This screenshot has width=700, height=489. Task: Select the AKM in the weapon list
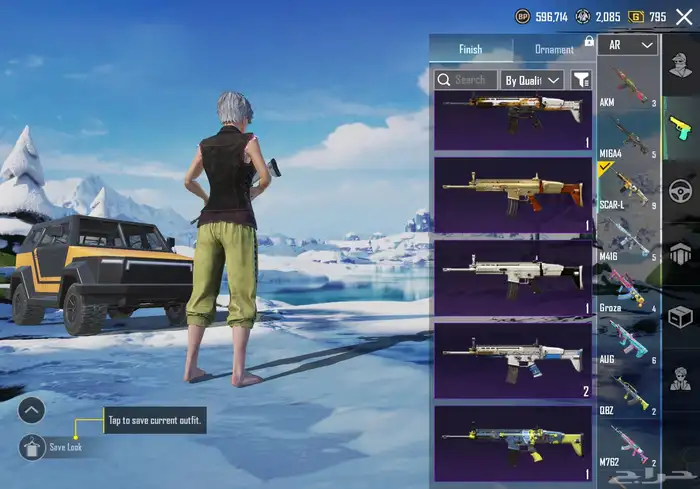(x=628, y=86)
